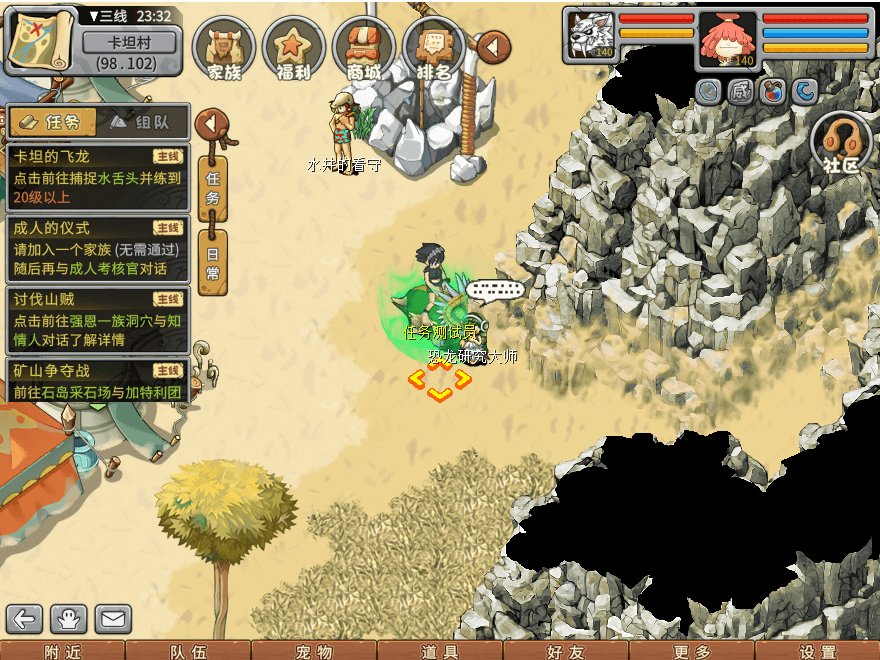Screen dimensions: 880x660
Task: Open 宠物 (Pet) from bottom bar
Action: (314, 651)
